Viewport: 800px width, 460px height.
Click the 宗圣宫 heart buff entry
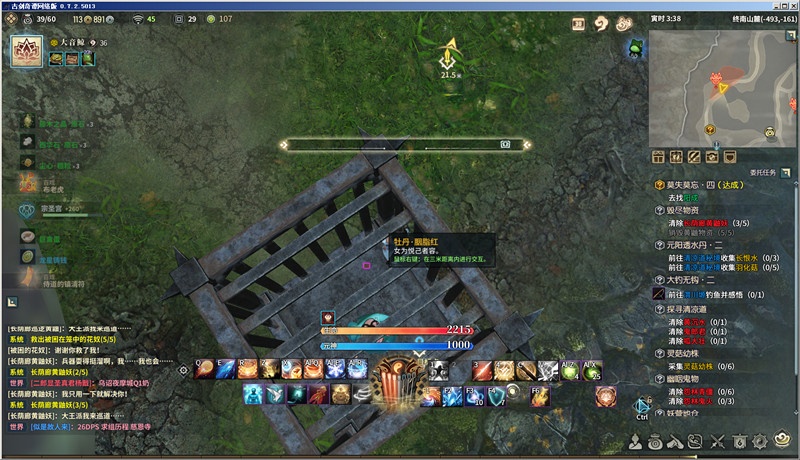click(27, 210)
